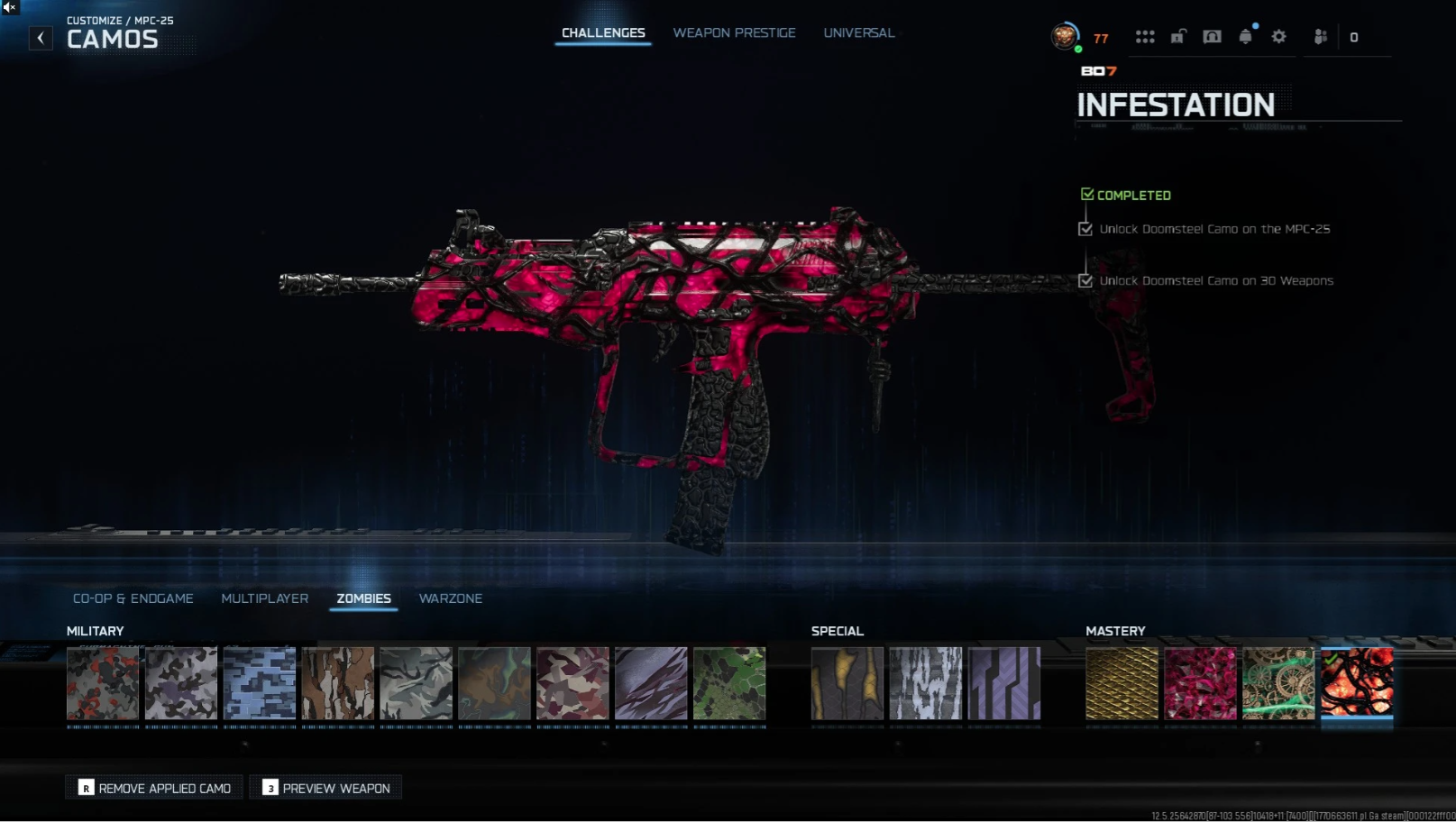
Task: Check notifications bell icon
Action: pos(1245,37)
